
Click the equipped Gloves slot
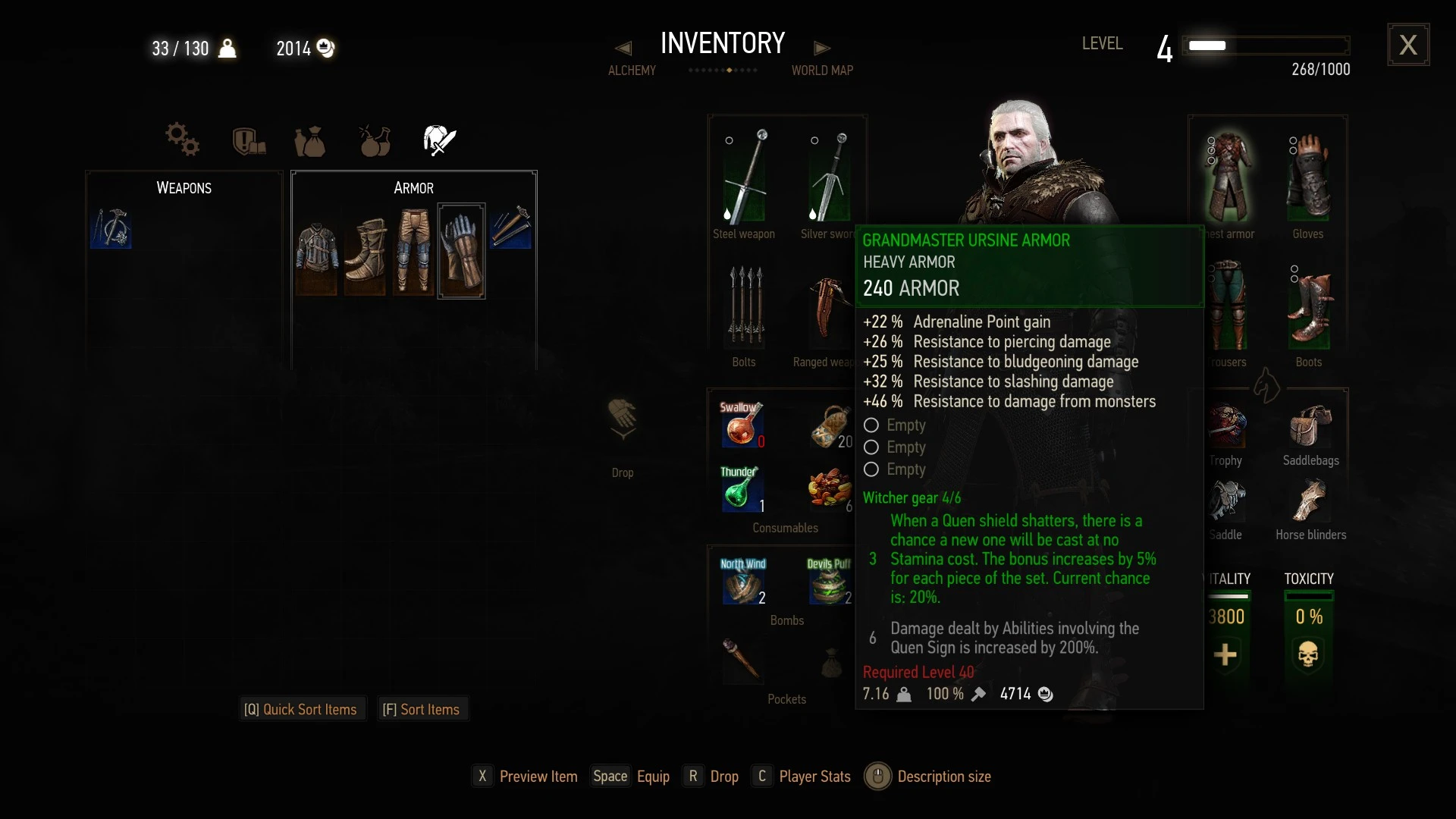[1307, 177]
